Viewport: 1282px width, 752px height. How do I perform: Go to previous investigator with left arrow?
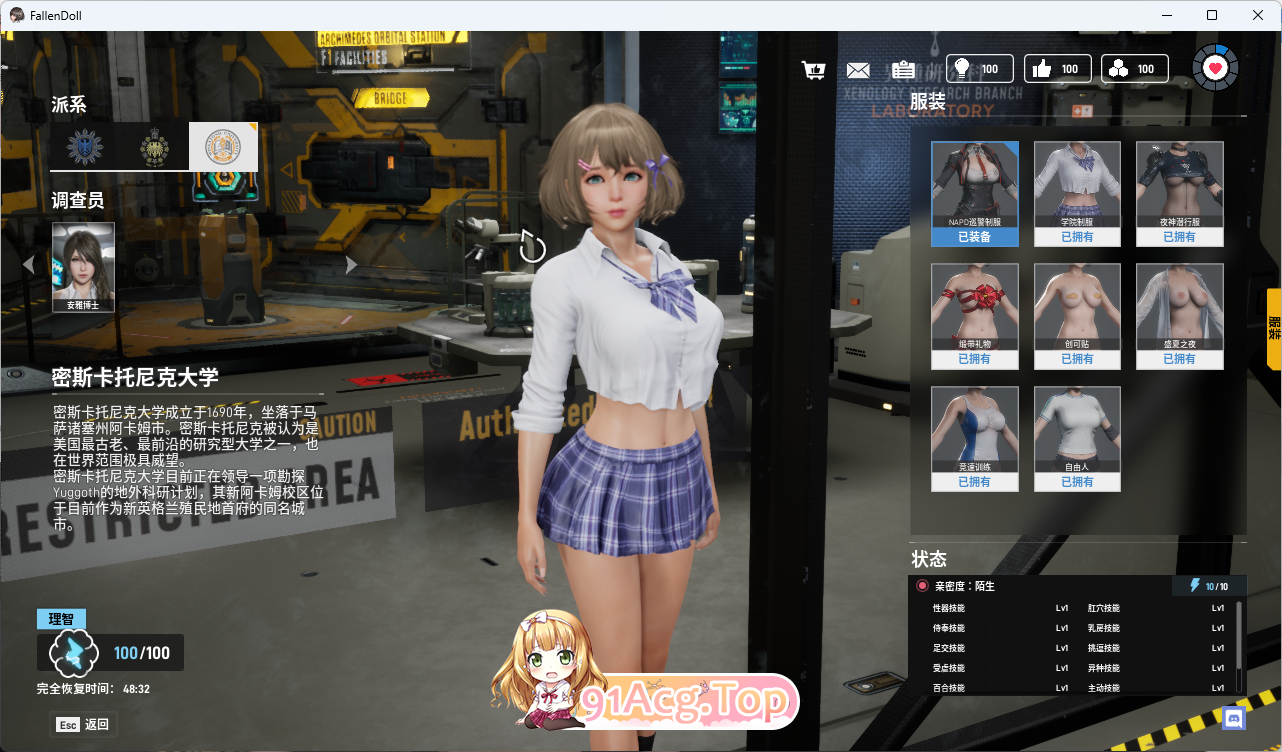[x=28, y=265]
